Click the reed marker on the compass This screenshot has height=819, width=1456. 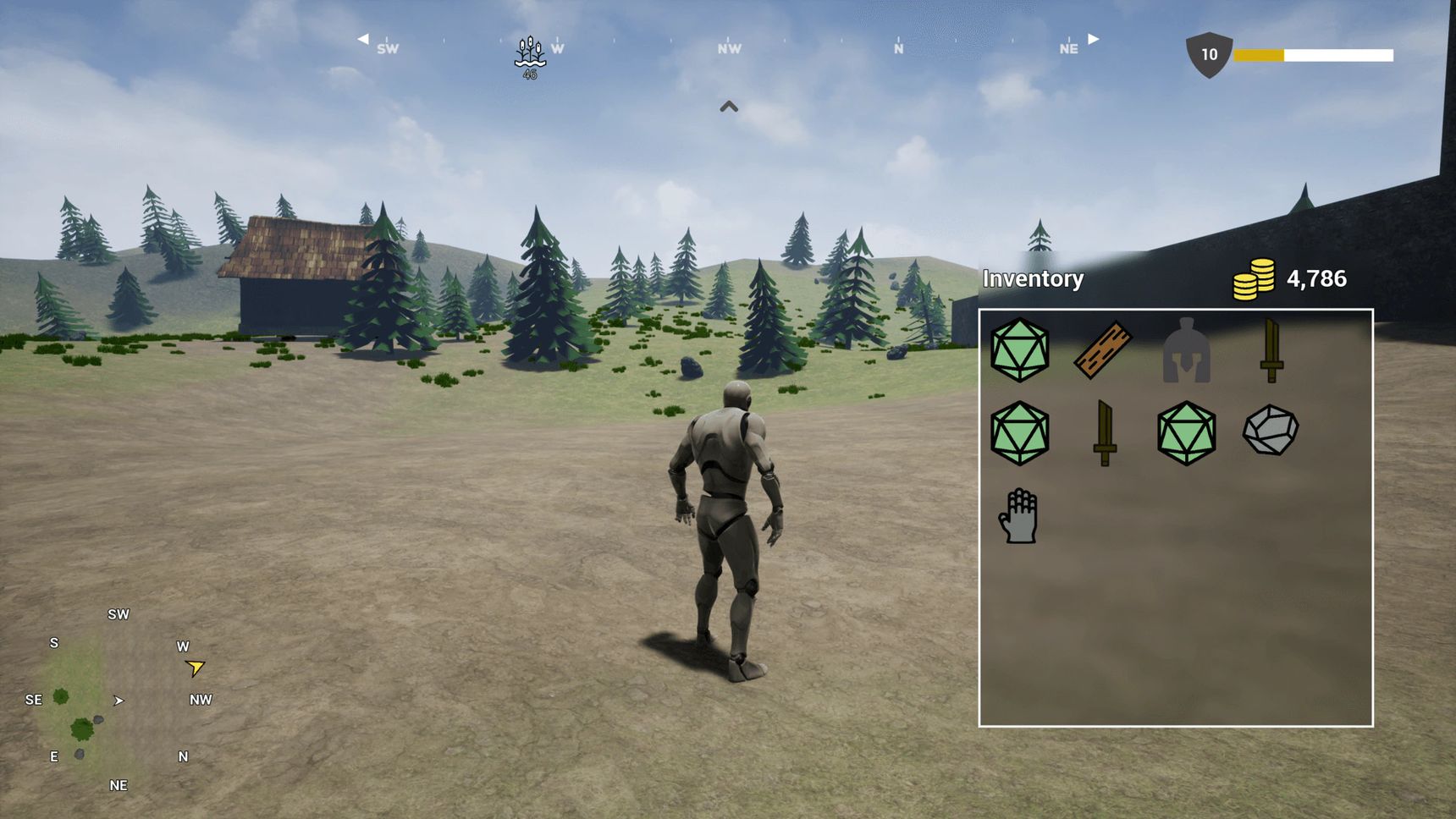(530, 56)
